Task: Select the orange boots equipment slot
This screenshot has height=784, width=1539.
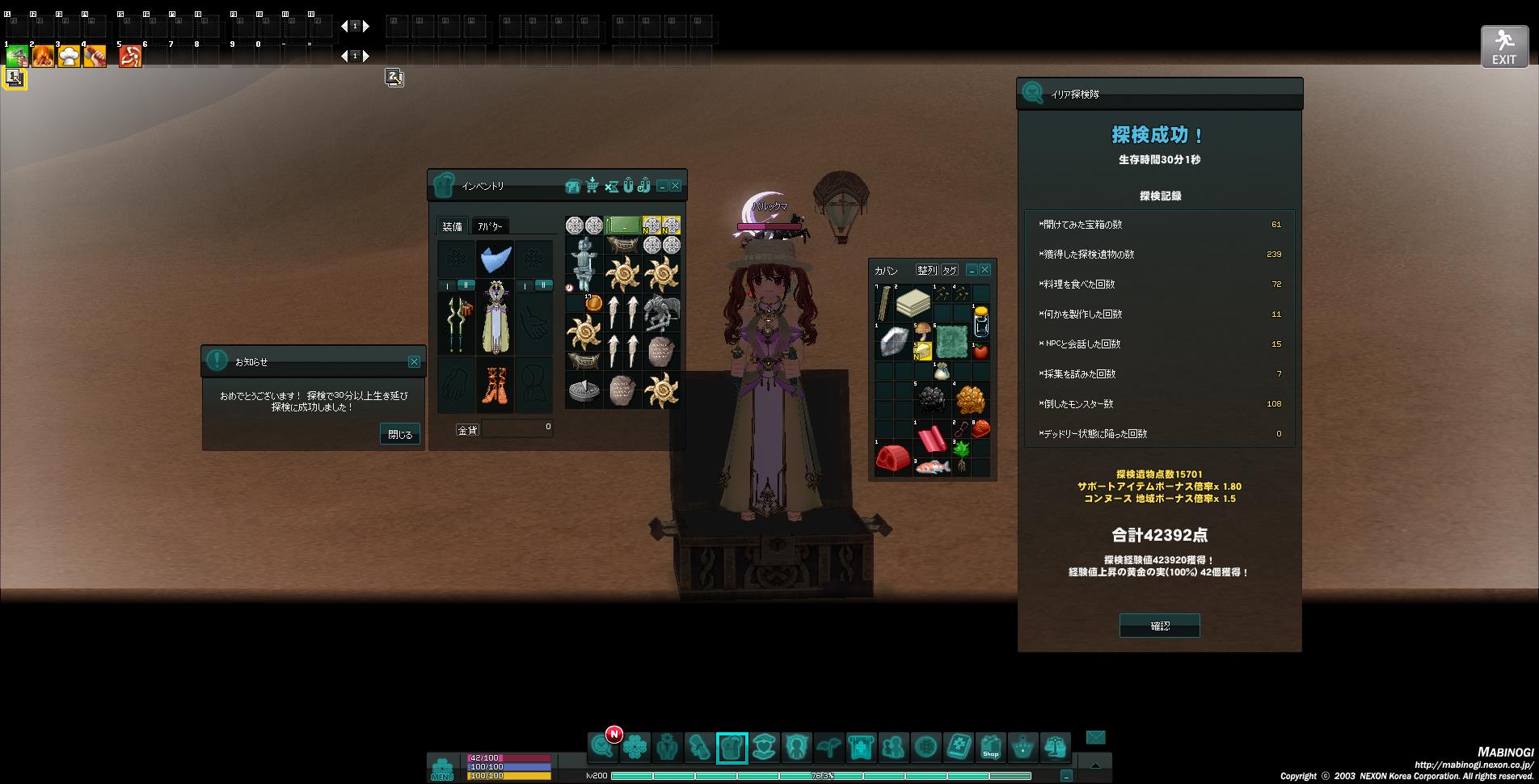Action: point(494,383)
